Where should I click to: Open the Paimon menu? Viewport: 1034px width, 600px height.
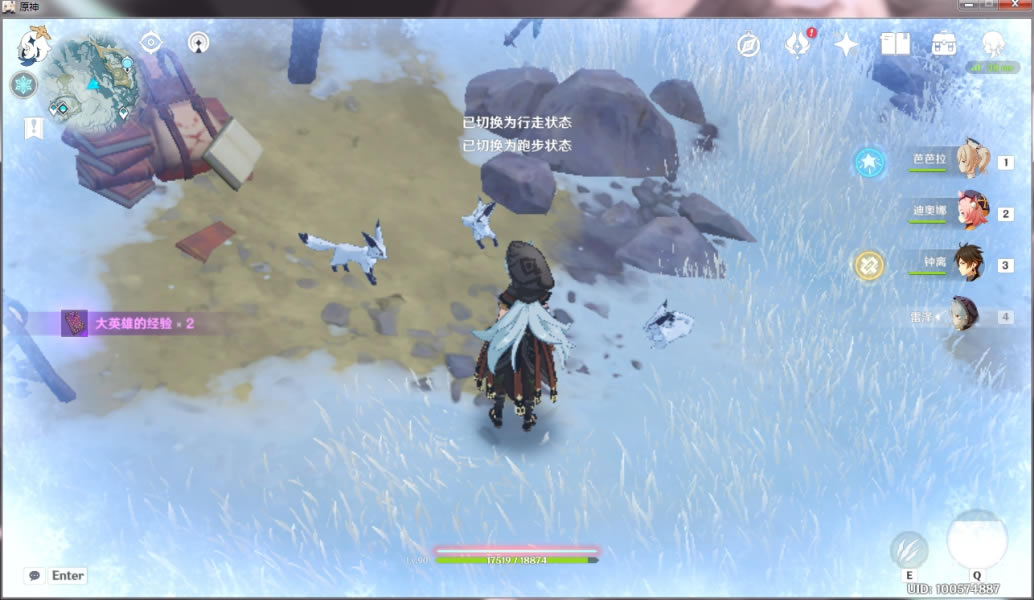34,46
